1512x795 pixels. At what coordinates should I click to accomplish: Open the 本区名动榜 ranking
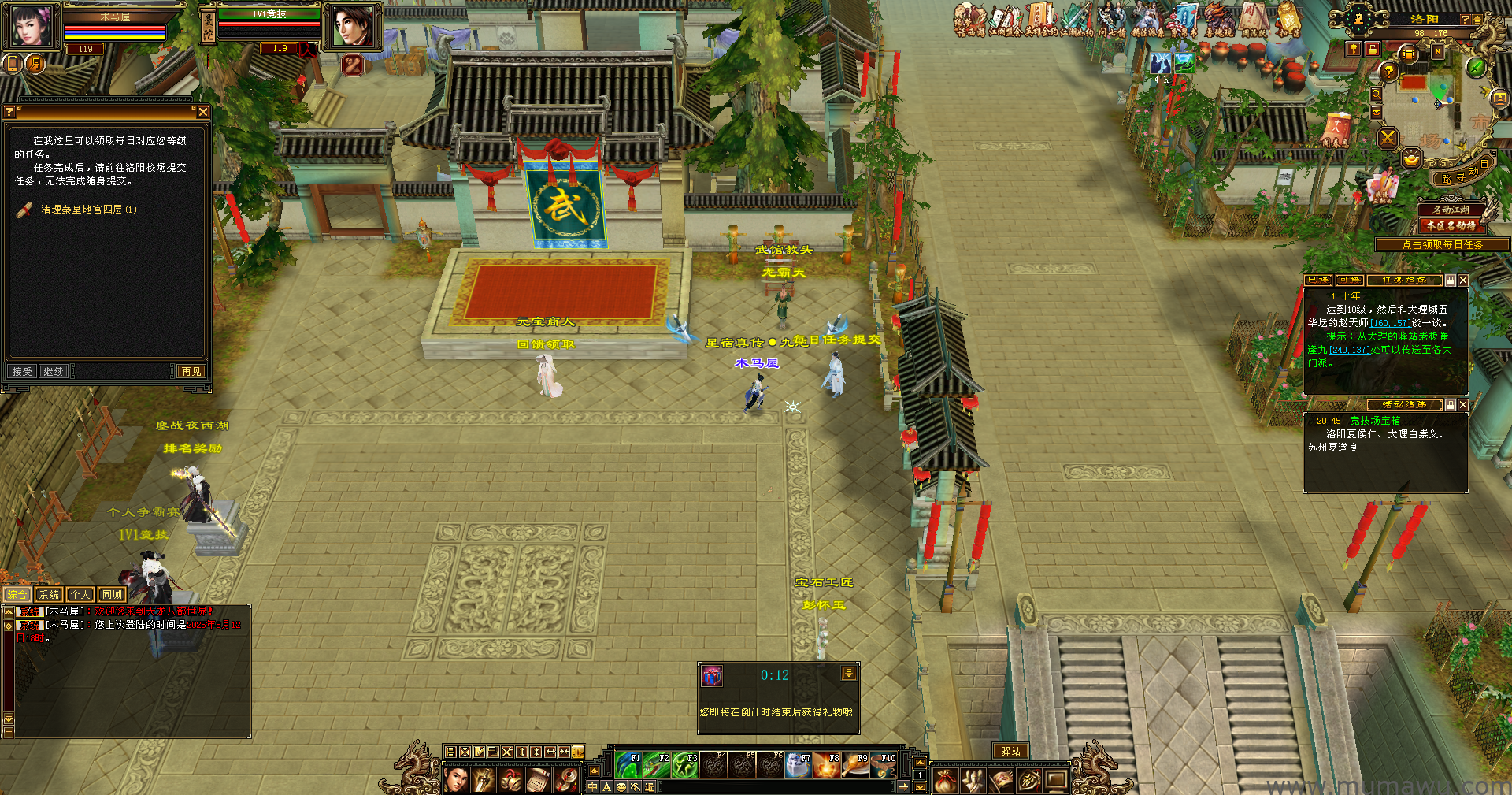click(1451, 225)
